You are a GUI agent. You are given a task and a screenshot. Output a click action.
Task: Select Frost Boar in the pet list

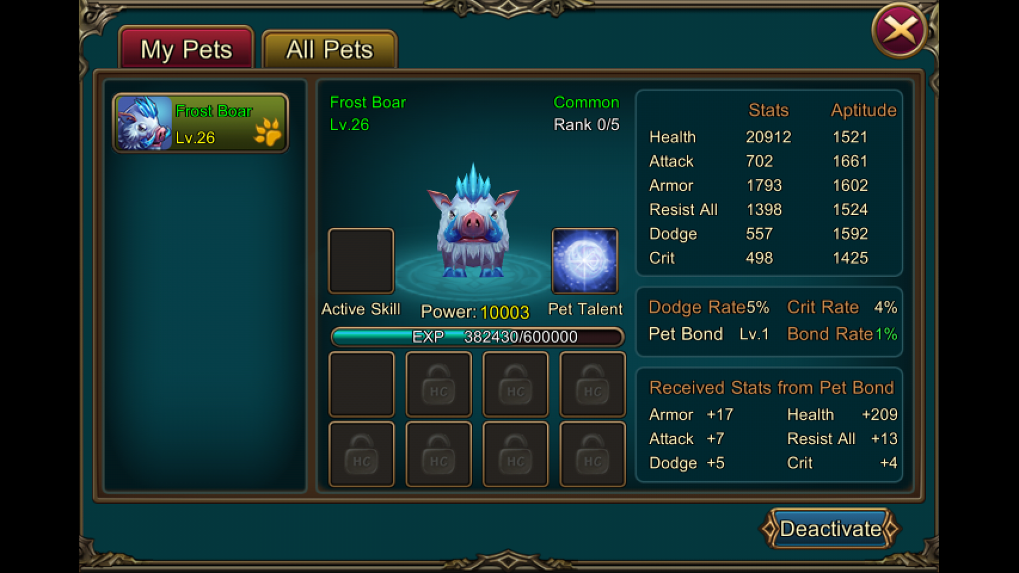201,123
